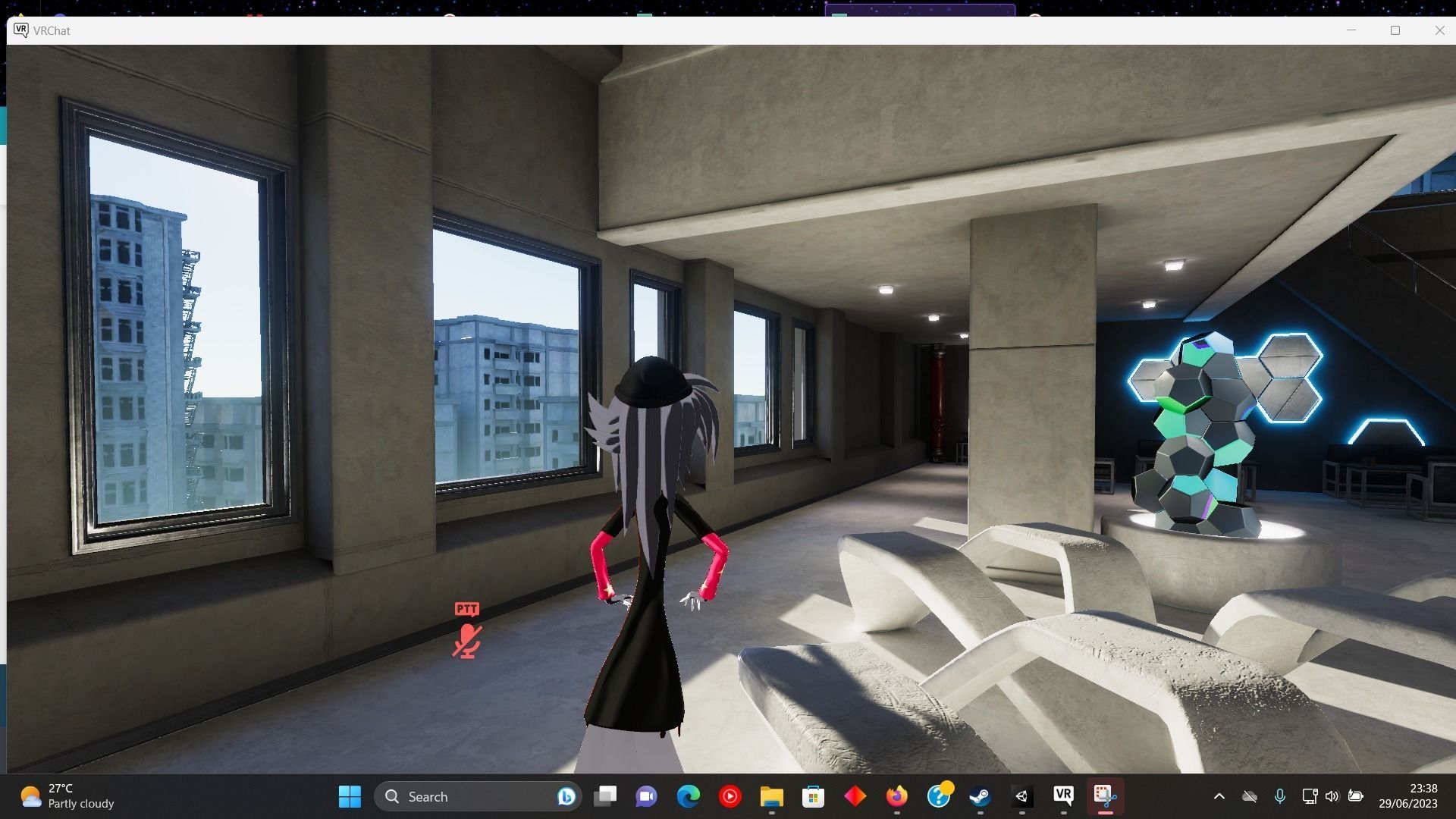The image size is (1456, 819).
Task: Launch Steam from the taskbar
Action: [981, 796]
